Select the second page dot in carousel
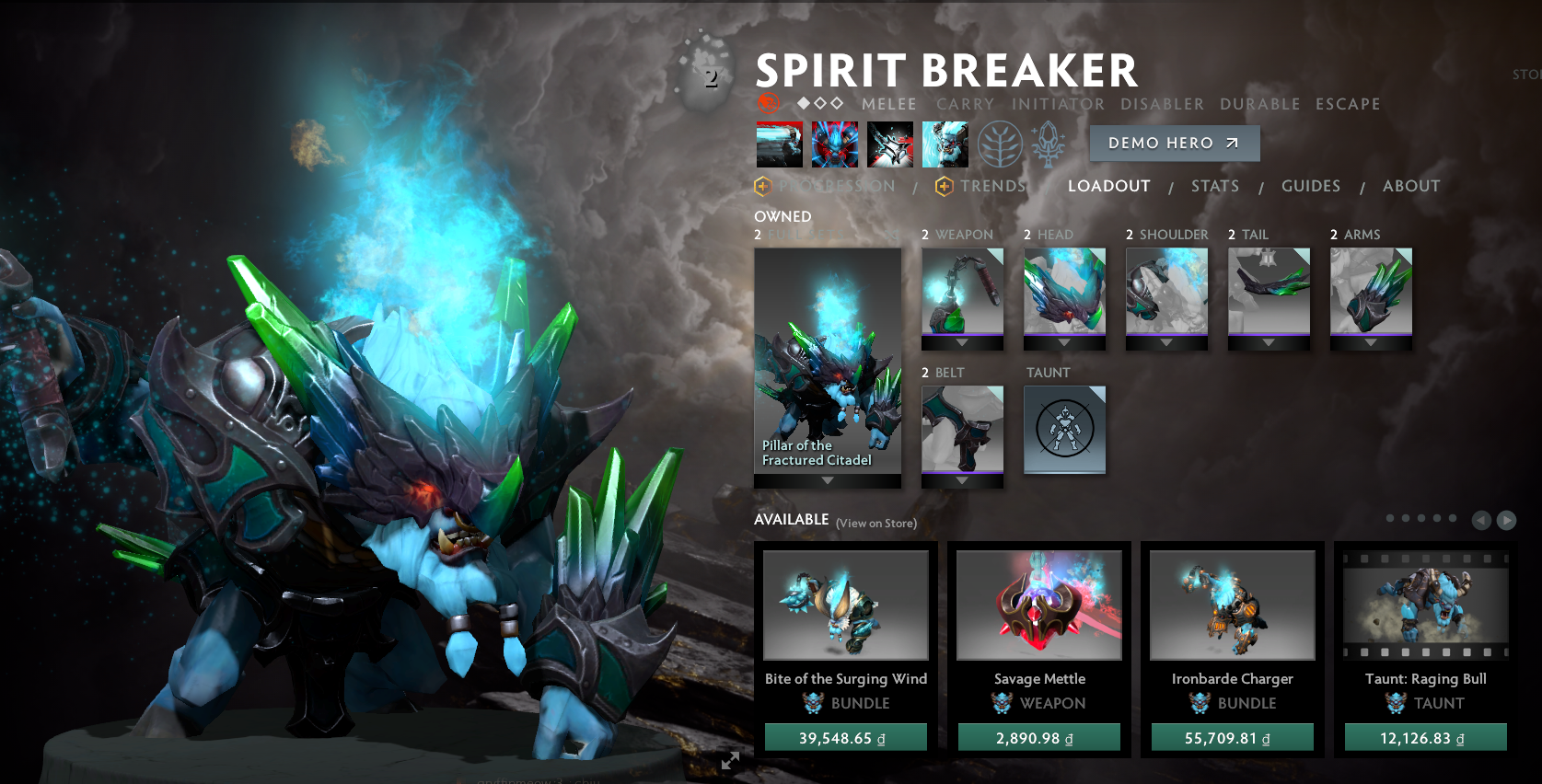Image resolution: width=1542 pixels, height=784 pixels. (1406, 517)
